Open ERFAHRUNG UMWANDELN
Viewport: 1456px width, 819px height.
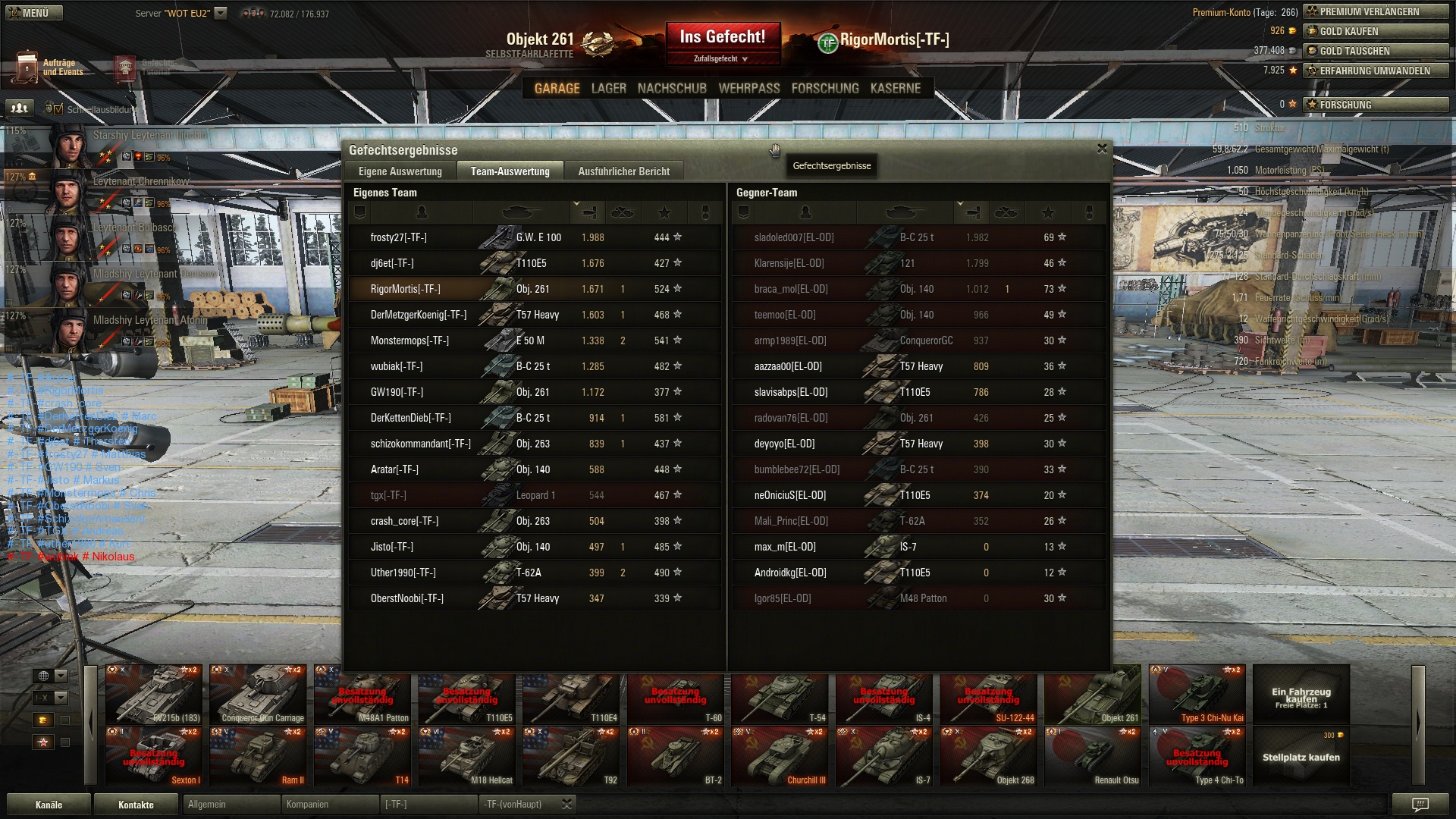pos(1376,71)
